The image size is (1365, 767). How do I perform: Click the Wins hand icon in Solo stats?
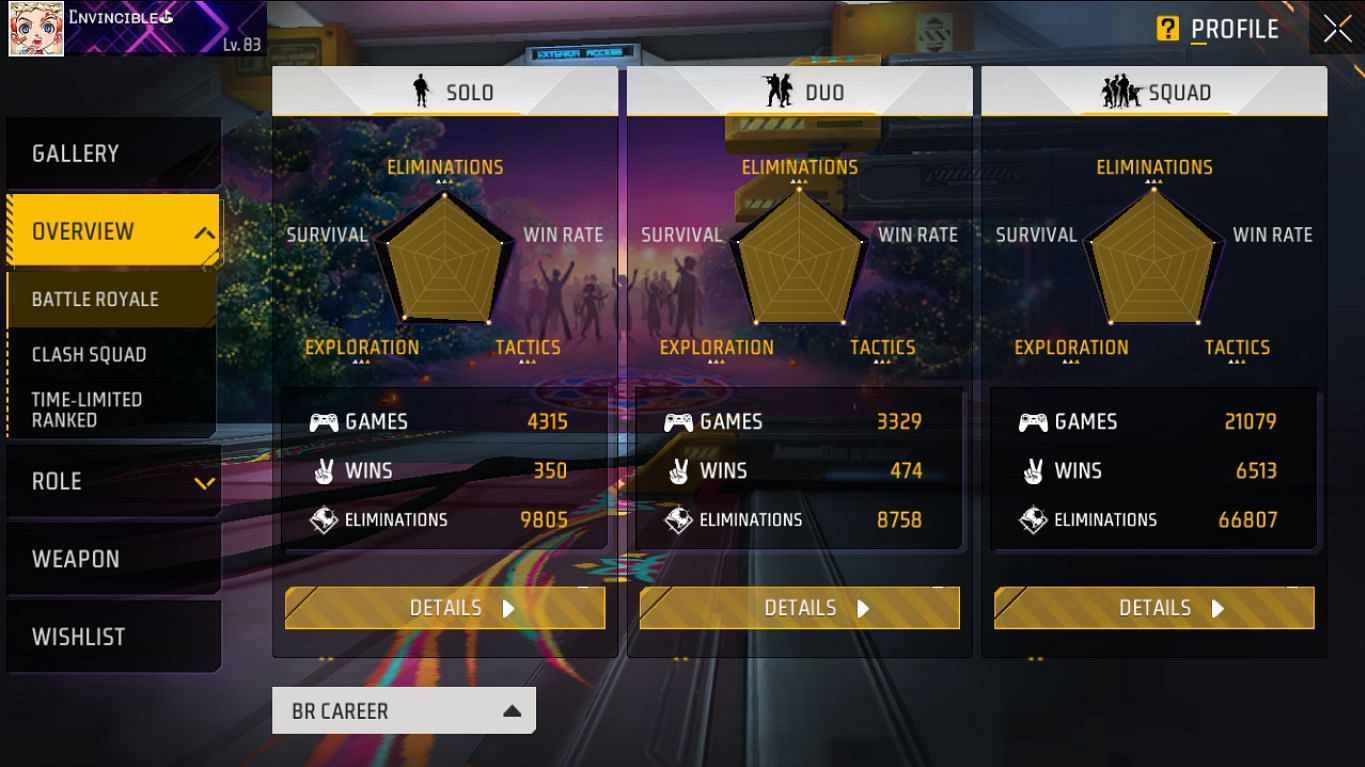pos(326,470)
